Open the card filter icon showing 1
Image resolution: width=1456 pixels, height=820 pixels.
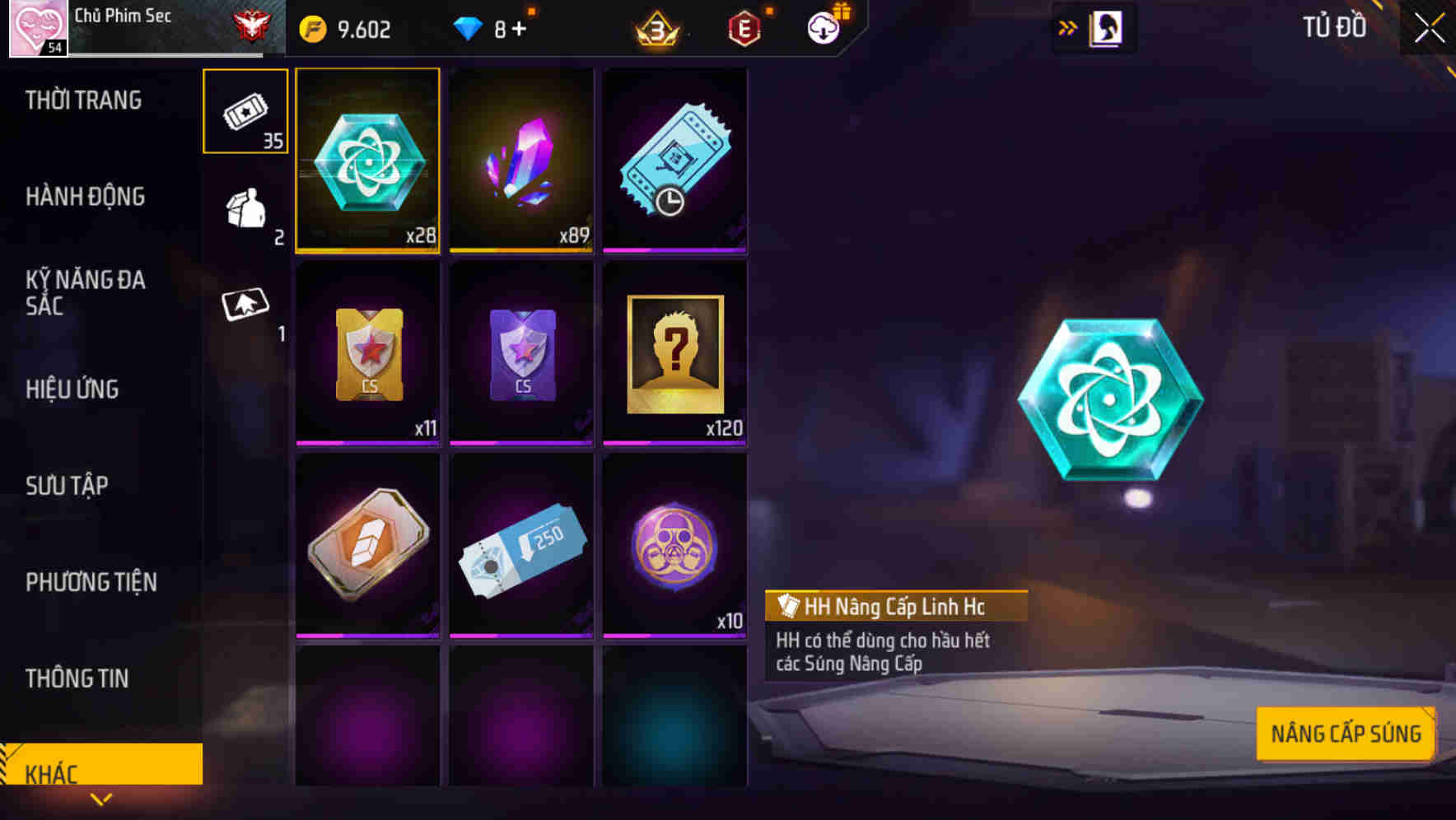tap(245, 309)
